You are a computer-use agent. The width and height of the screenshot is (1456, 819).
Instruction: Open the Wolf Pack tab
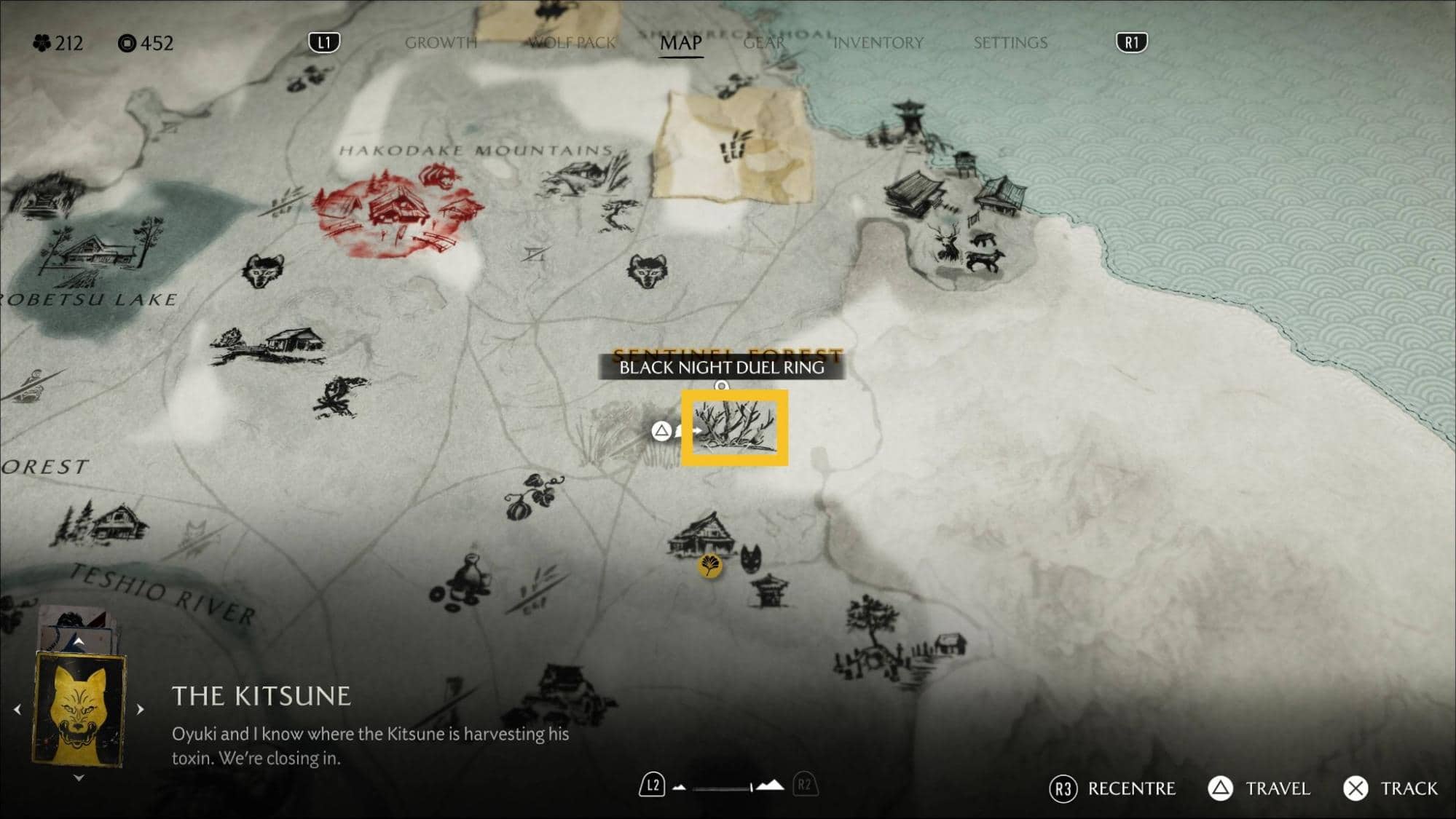point(572,43)
